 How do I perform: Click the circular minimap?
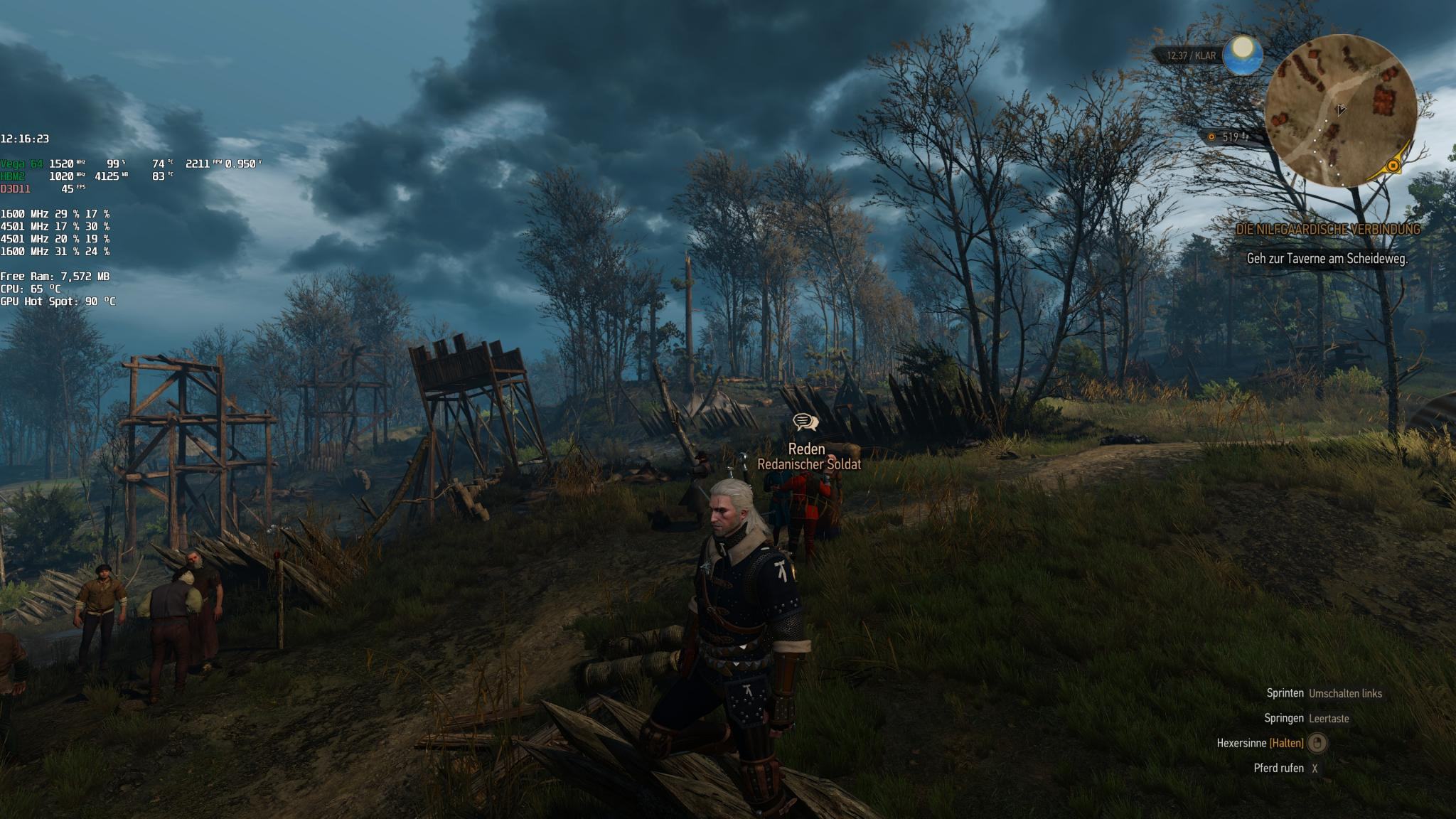(1340, 110)
